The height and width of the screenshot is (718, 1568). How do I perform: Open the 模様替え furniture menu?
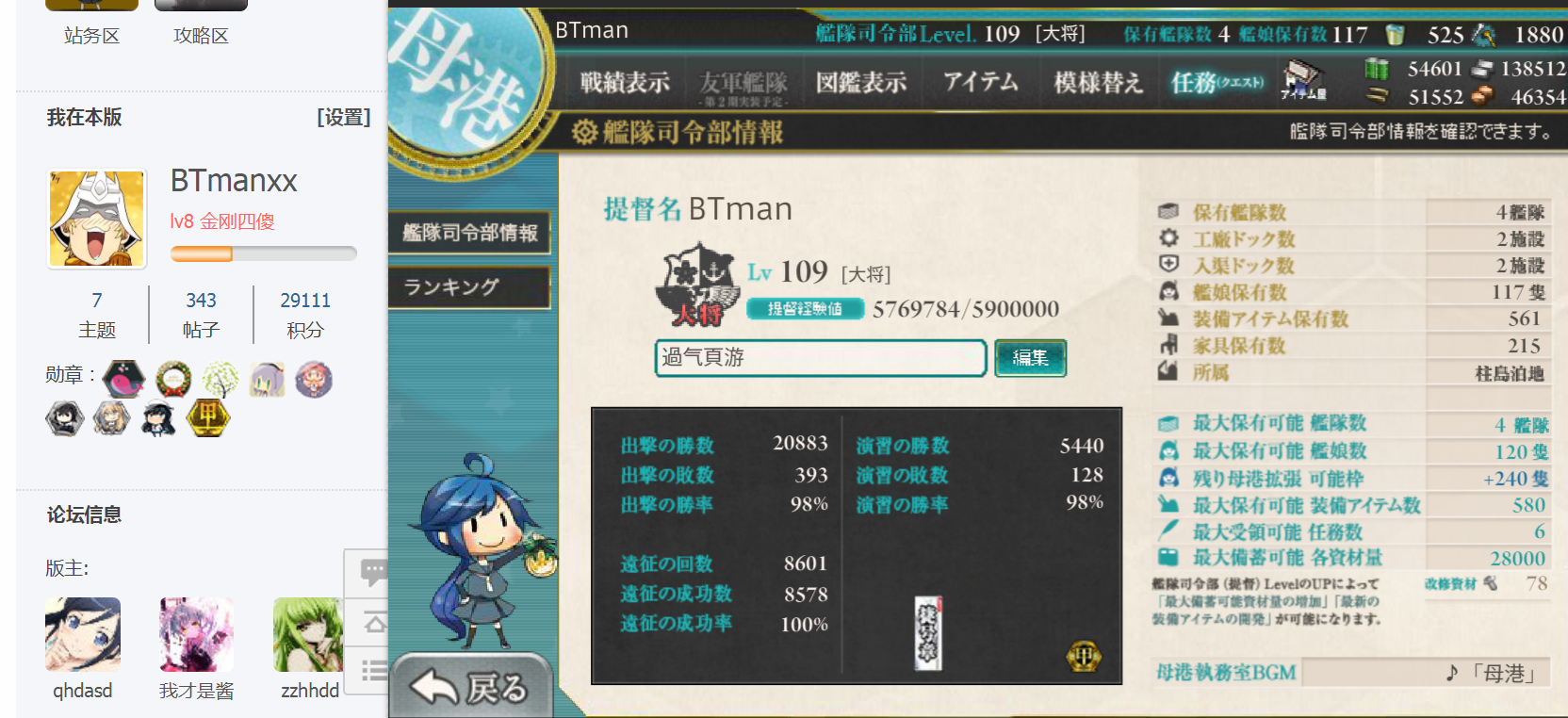[x=1098, y=83]
